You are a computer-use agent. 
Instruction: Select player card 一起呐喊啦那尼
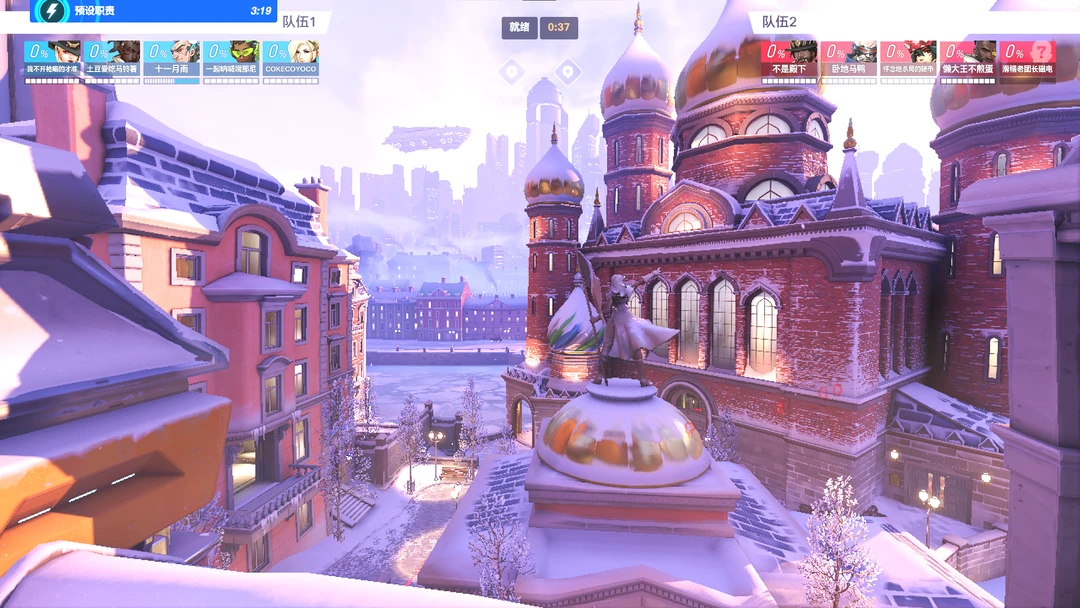pos(231,61)
